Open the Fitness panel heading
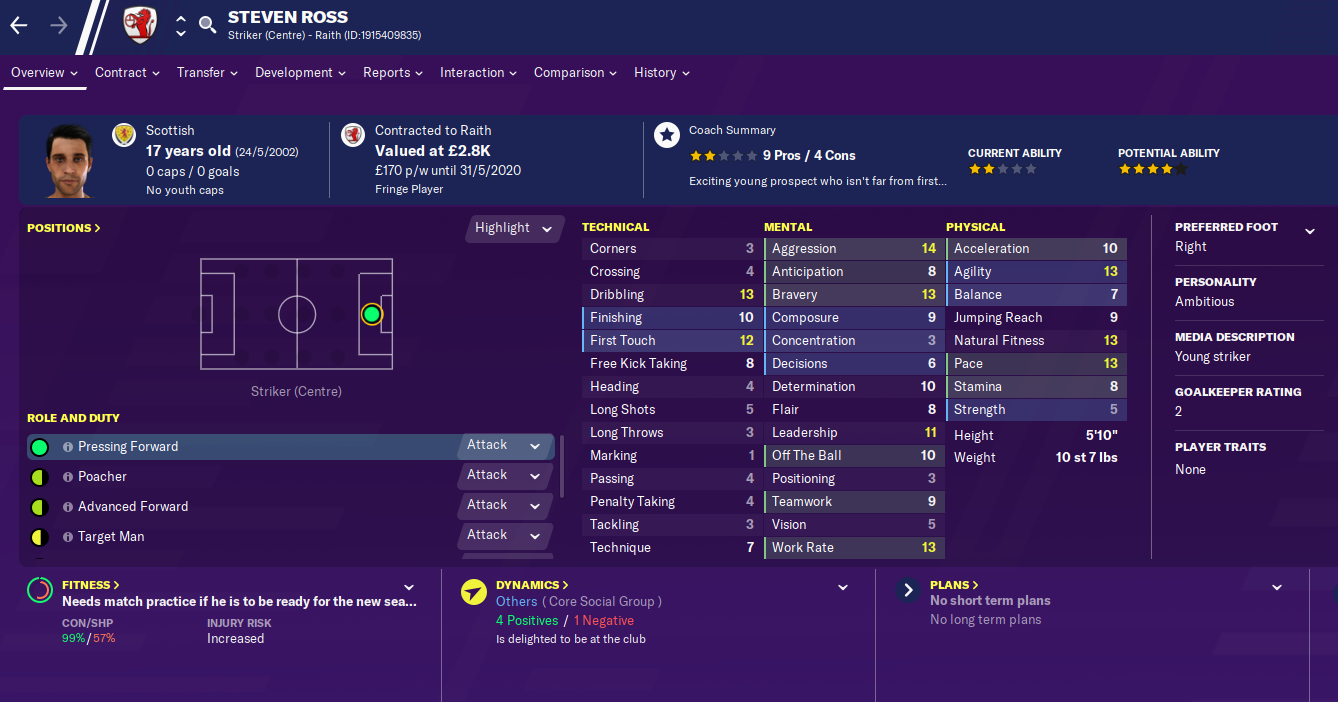This screenshot has height=702, width=1338. pos(90,585)
